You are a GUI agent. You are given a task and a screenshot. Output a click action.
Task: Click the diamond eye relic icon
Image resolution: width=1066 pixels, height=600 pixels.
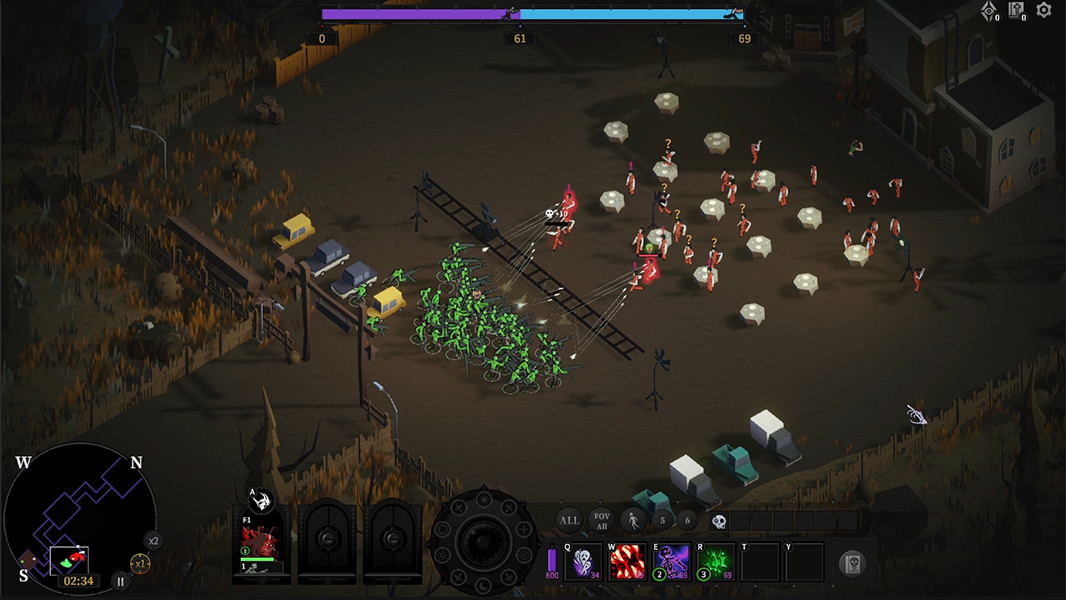988,11
